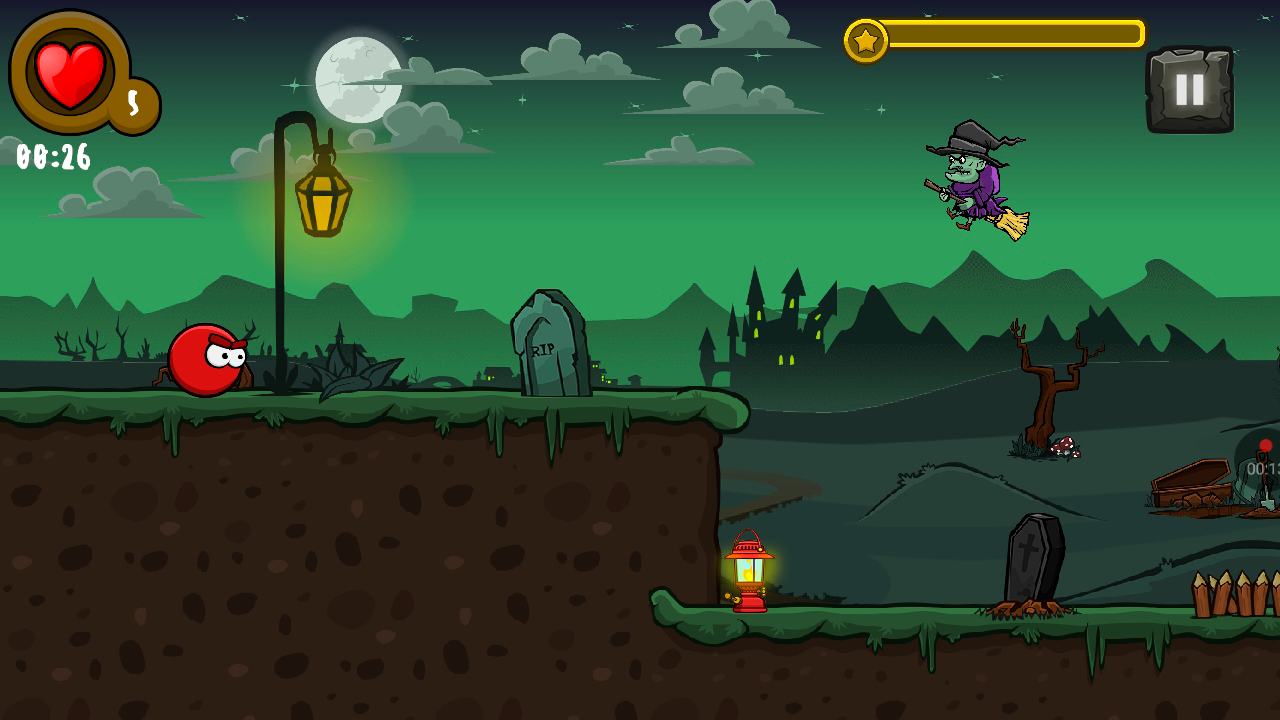The height and width of the screenshot is (720, 1280).
Task: Tap the wooden coffin on the right
Action: (x=1190, y=485)
